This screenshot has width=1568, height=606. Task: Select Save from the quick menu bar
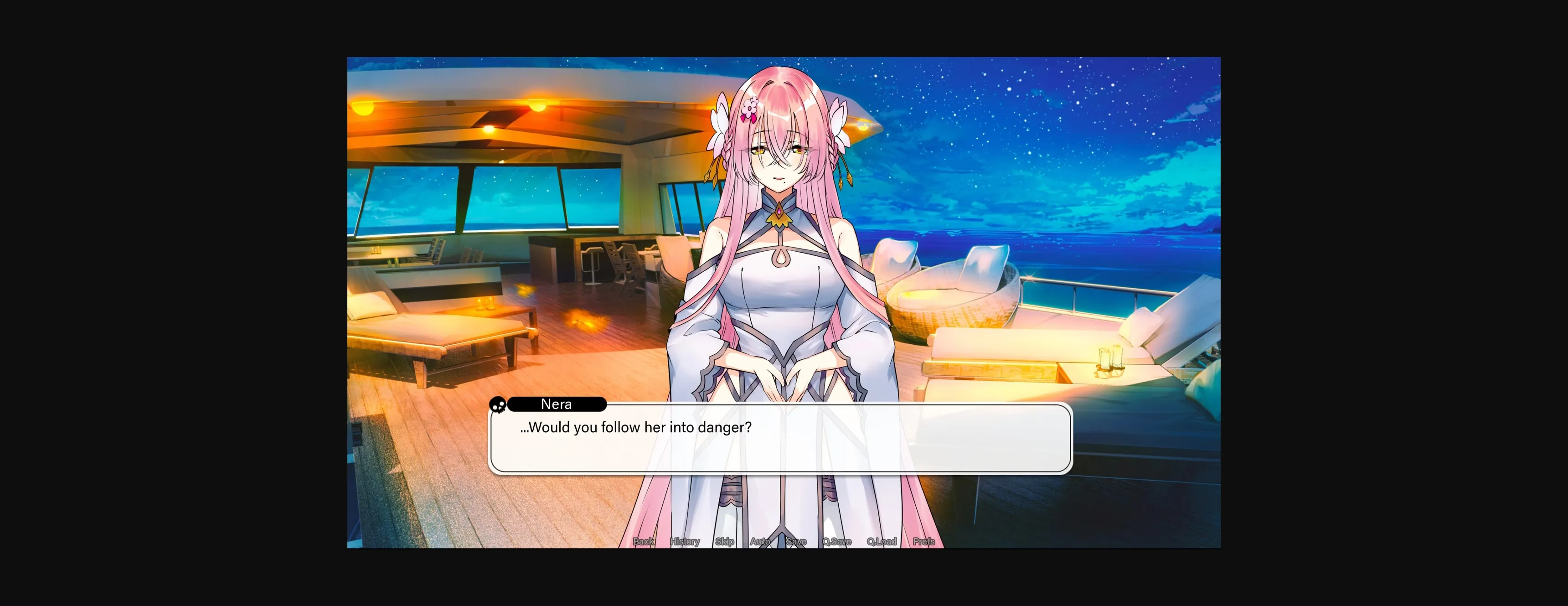pos(796,541)
